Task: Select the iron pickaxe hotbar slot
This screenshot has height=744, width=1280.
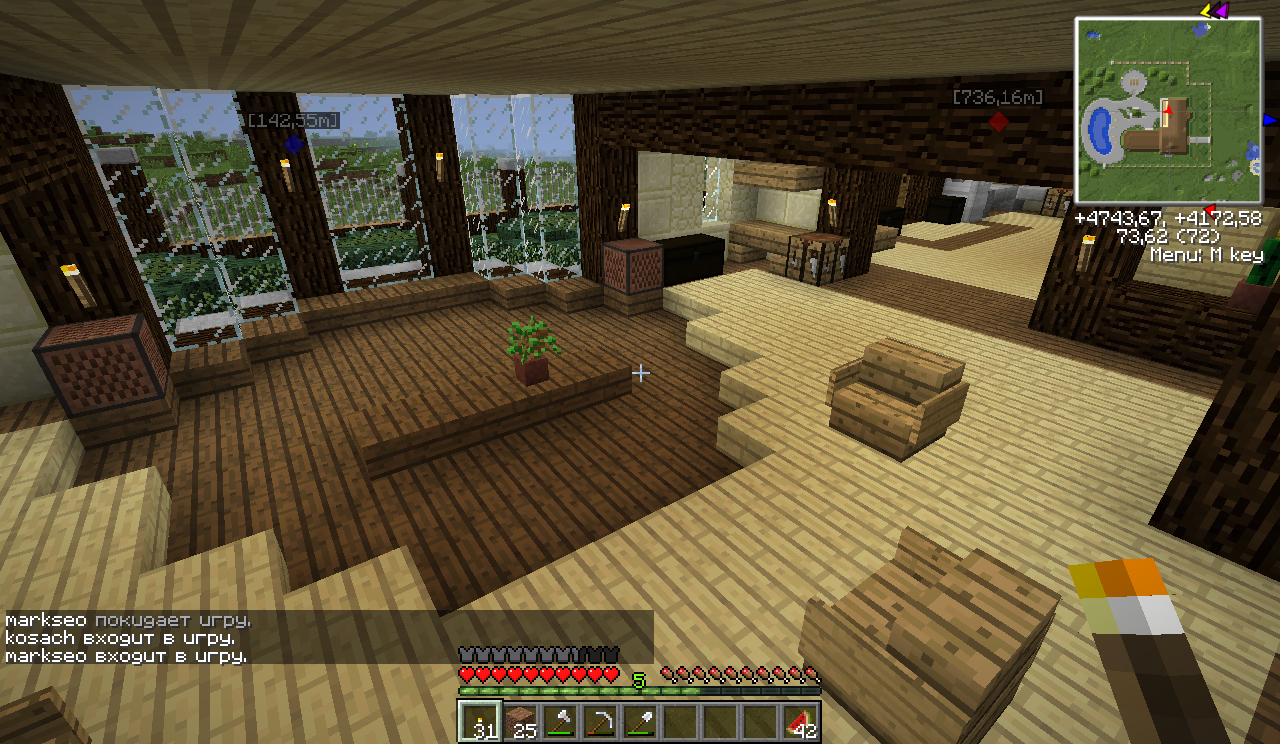Action: 599,721
